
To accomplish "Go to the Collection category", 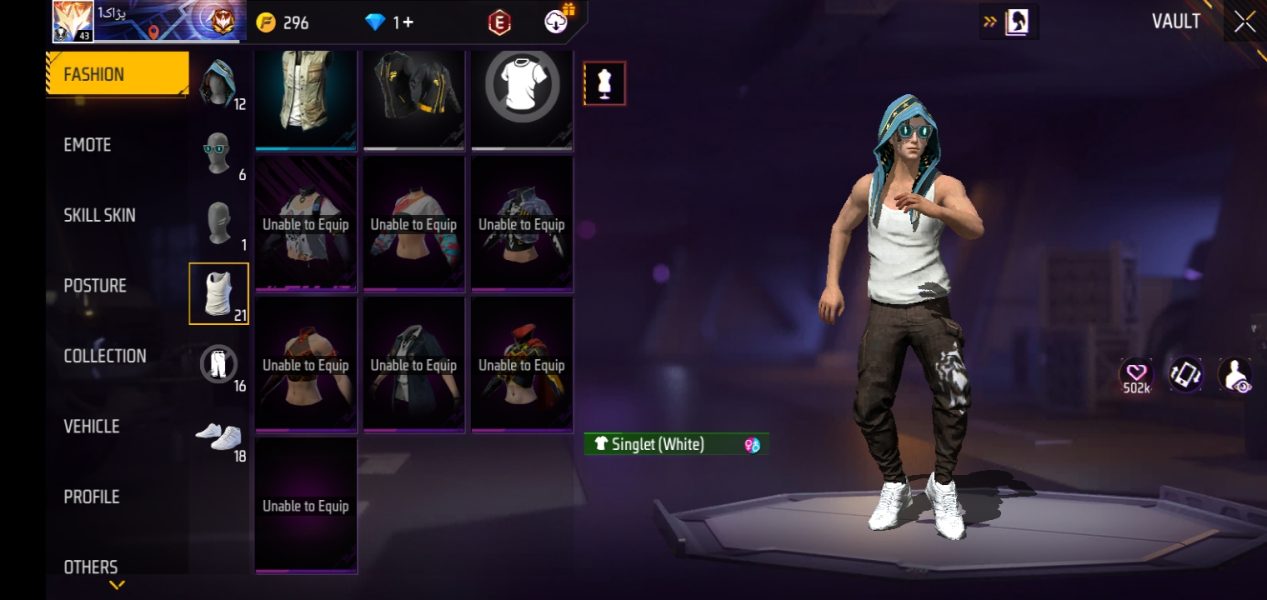I will (x=105, y=356).
